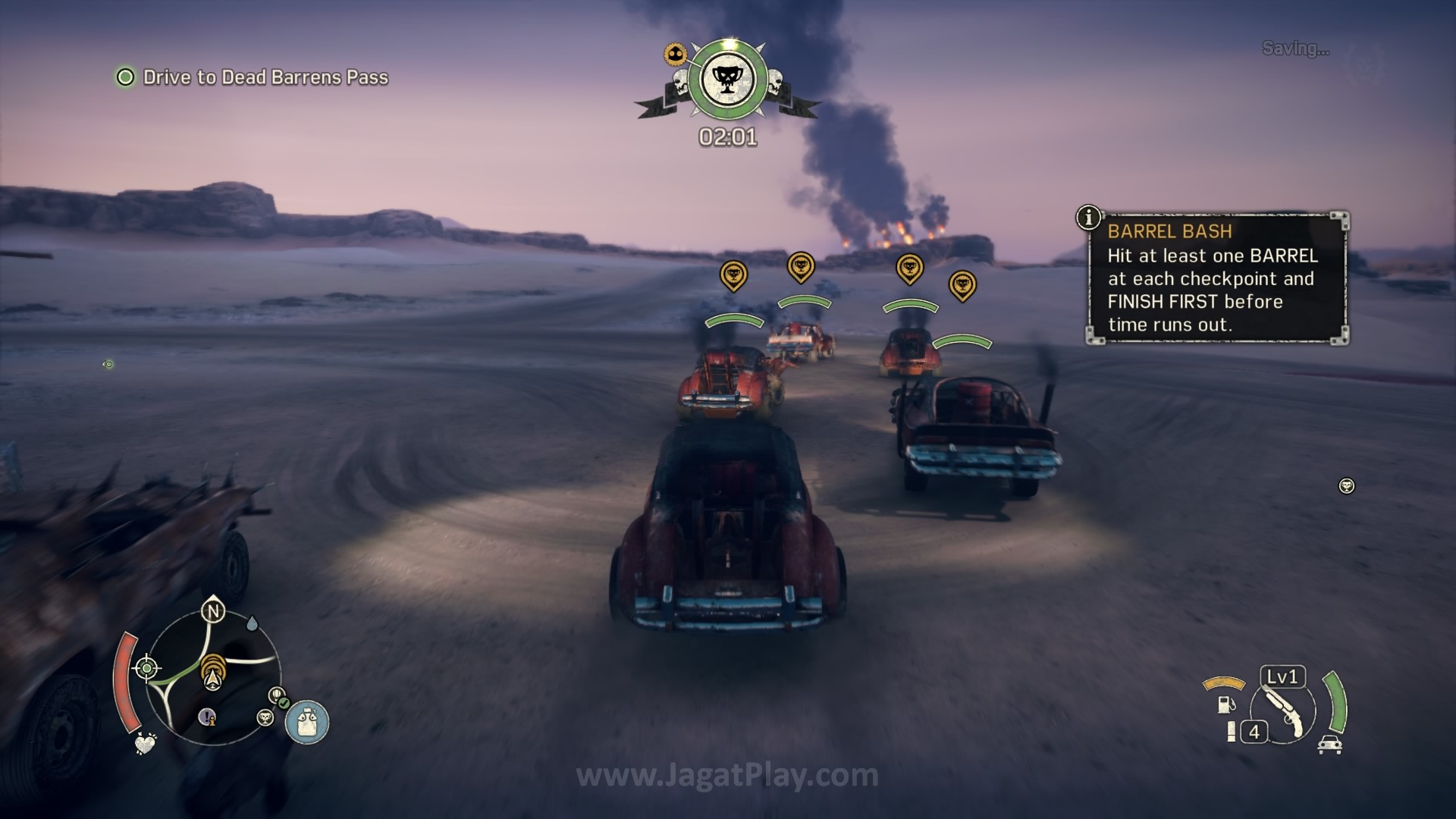
Task: Click the race trophy emblem above the timer
Action: coord(727,79)
